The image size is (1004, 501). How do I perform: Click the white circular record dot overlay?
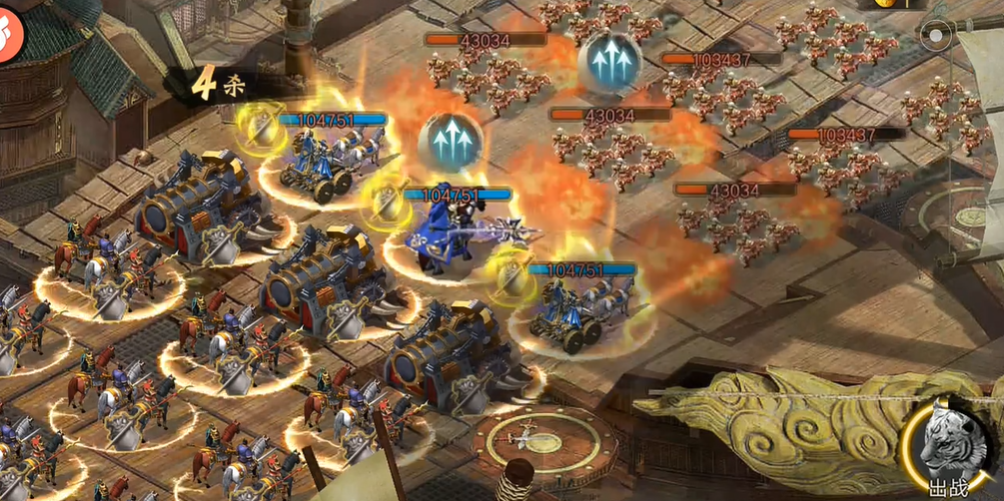click(x=936, y=37)
